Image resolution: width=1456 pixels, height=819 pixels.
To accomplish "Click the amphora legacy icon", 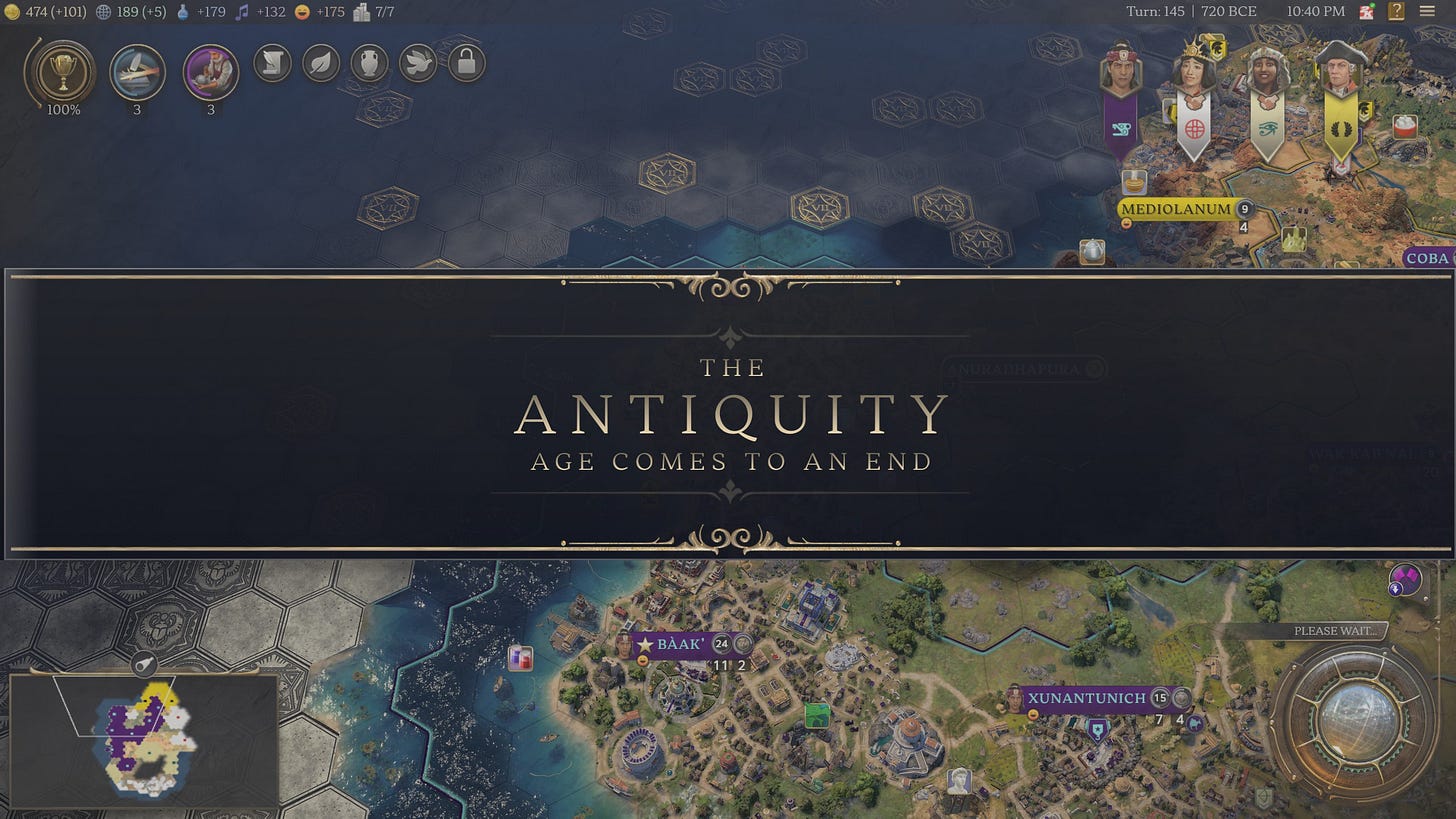I will 369,62.
